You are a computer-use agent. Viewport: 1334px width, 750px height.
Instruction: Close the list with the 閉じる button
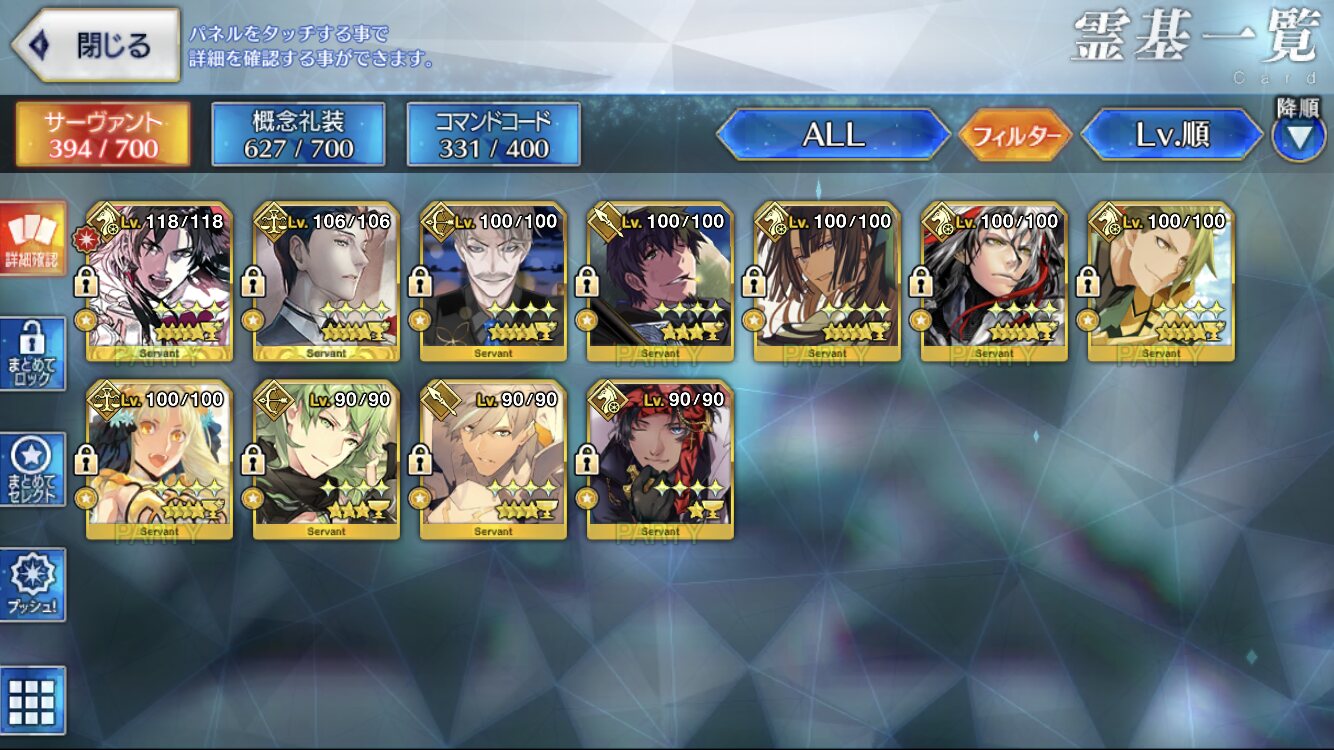pyautogui.click(x=96, y=45)
